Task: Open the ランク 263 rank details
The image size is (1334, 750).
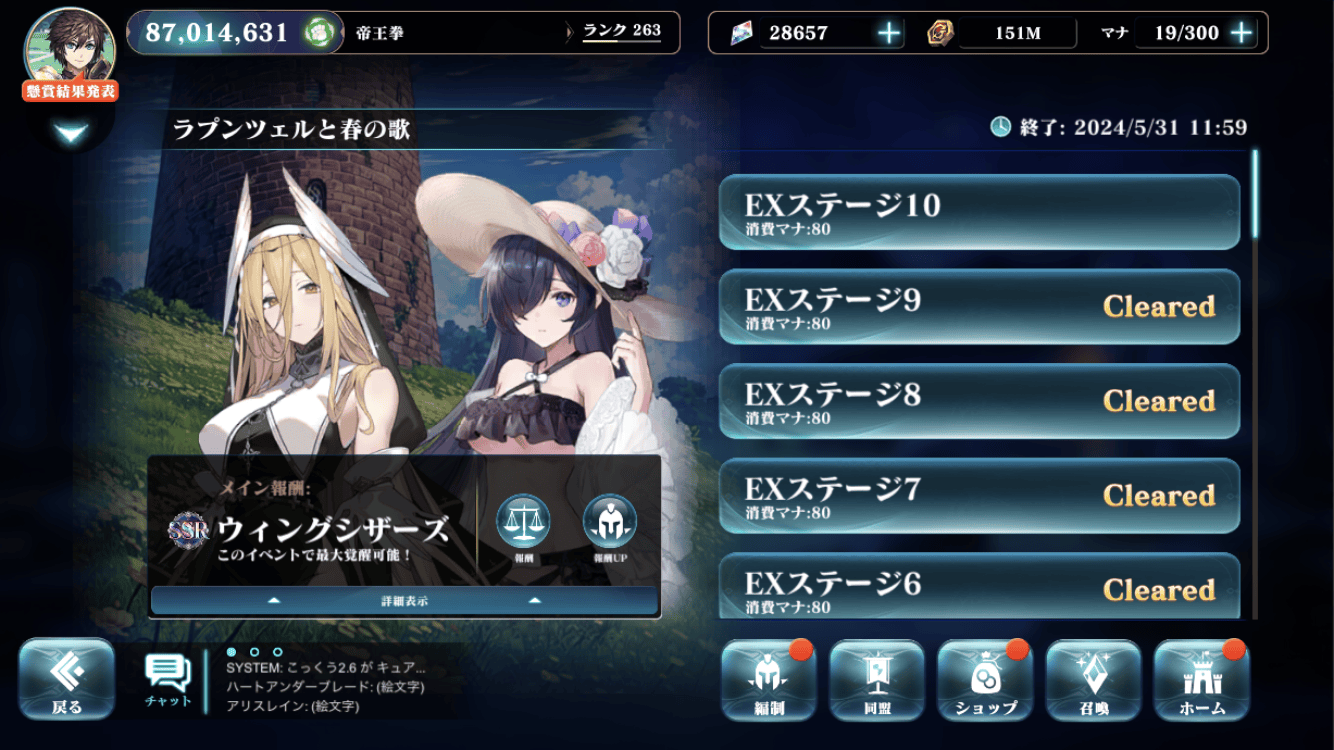Action: click(x=622, y=32)
